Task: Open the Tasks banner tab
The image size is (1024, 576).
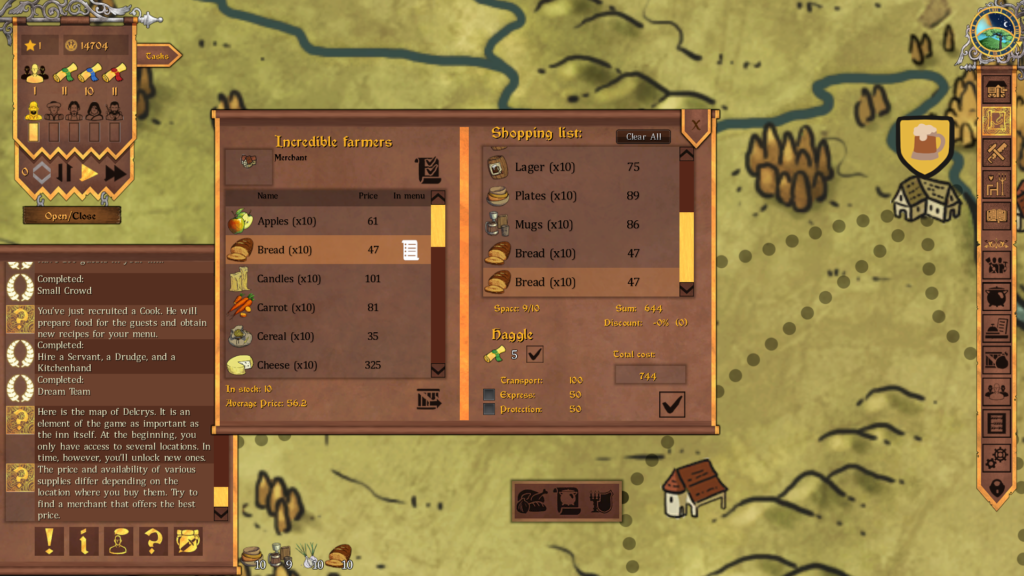Action: tap(157, 57)
